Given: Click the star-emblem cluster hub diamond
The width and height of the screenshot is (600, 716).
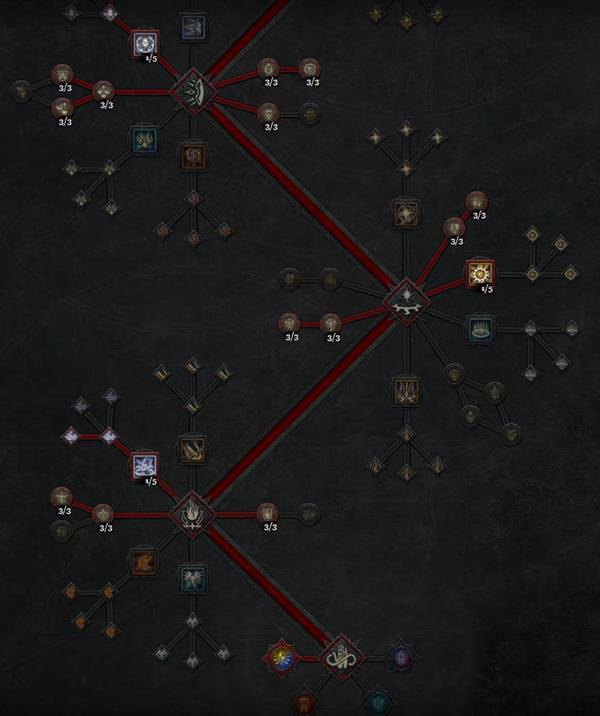Looking at the screenshot, I should pyautogui.click(x=406, y=298).
